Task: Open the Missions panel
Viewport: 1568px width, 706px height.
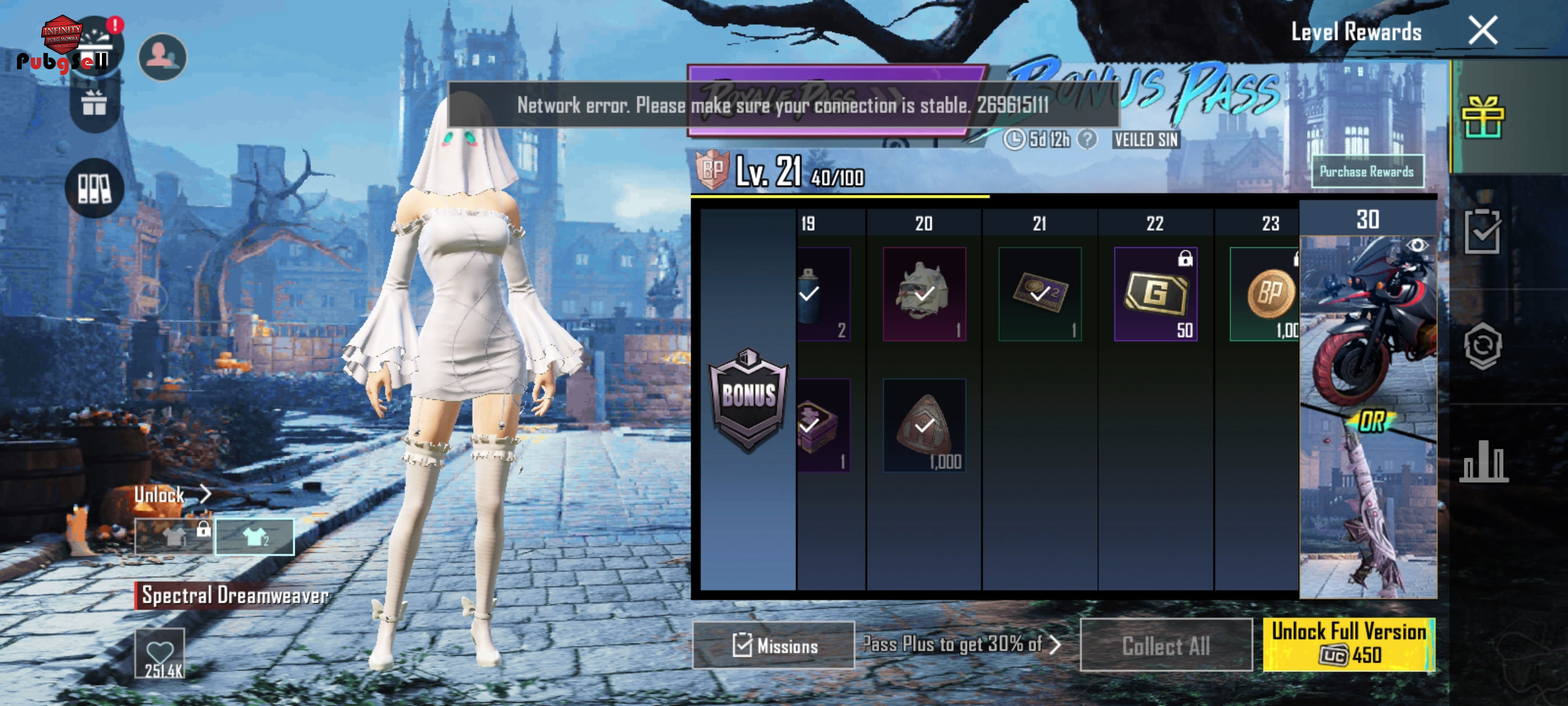Action: click(774, 645)
